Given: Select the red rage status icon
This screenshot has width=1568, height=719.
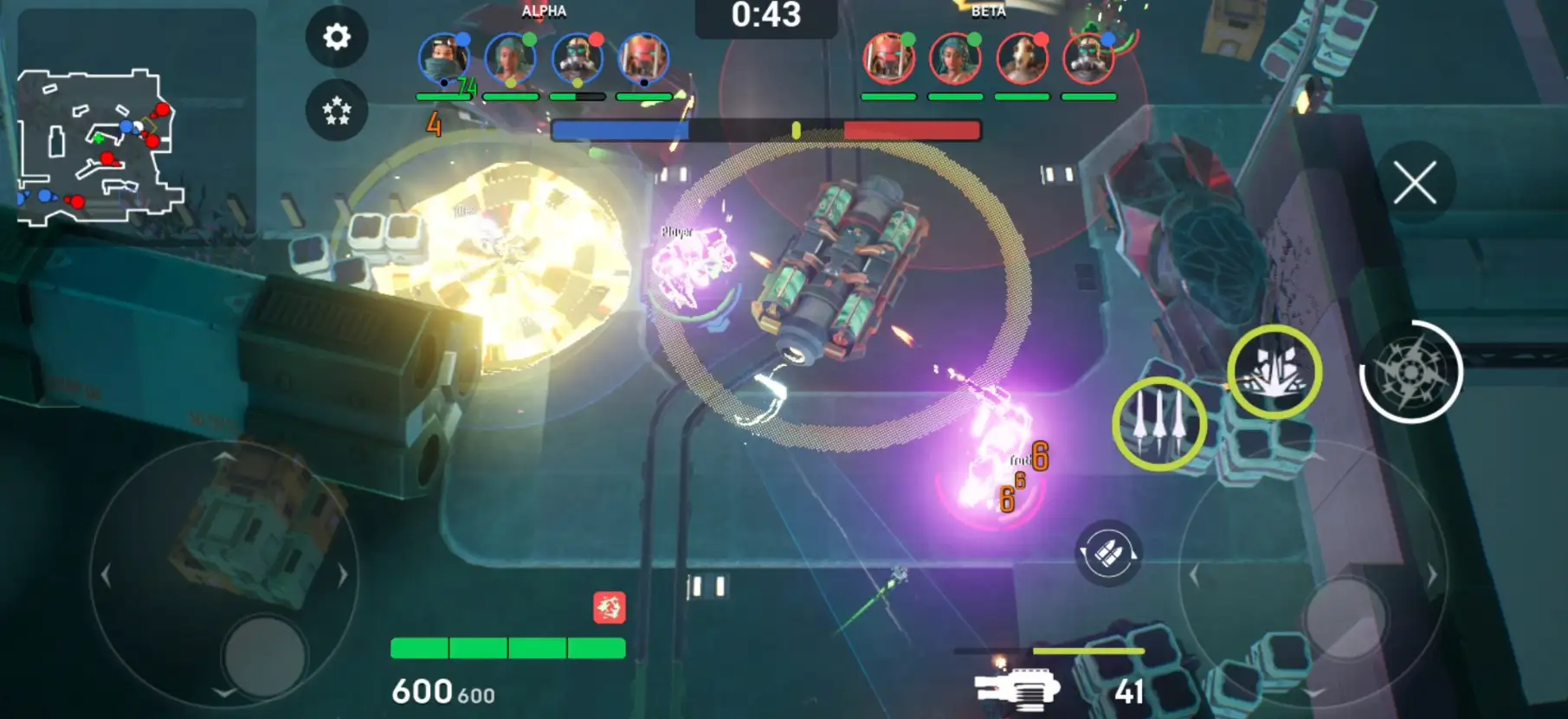Looking at the screenshot, I should point(610,607).
